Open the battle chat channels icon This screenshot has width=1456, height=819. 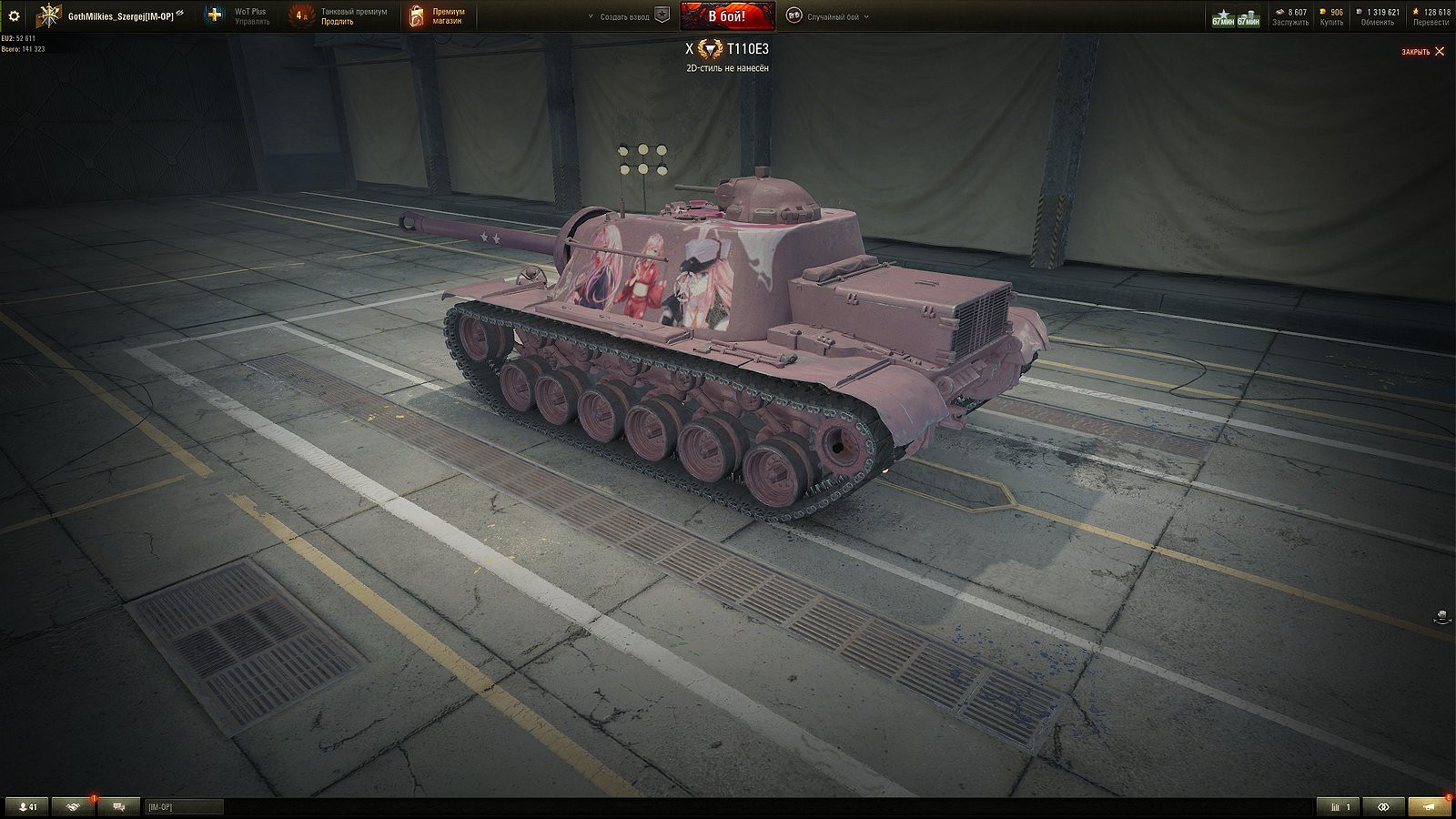pos(118,806)
